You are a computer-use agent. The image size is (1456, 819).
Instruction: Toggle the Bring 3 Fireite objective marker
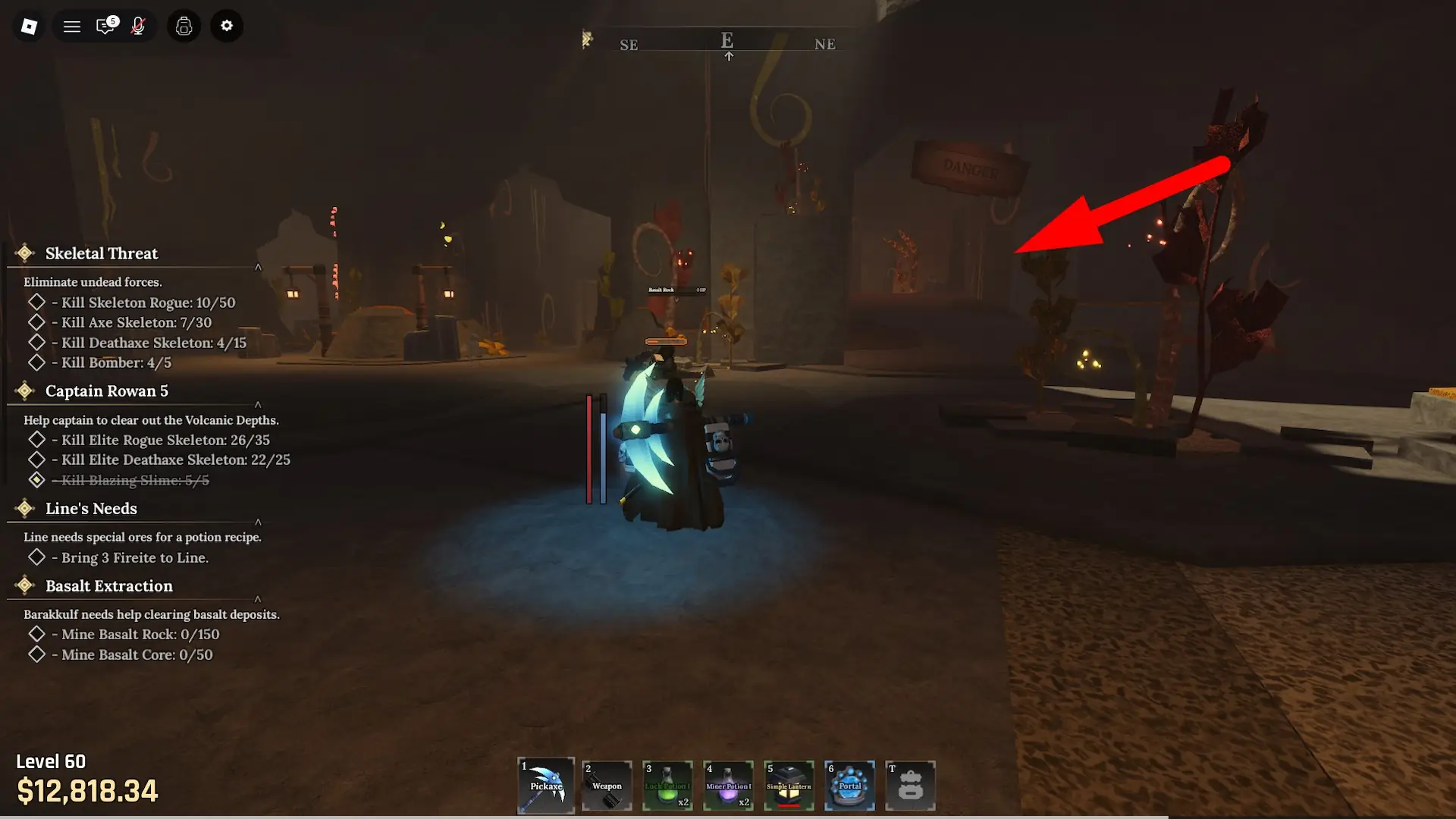(36, 557)
